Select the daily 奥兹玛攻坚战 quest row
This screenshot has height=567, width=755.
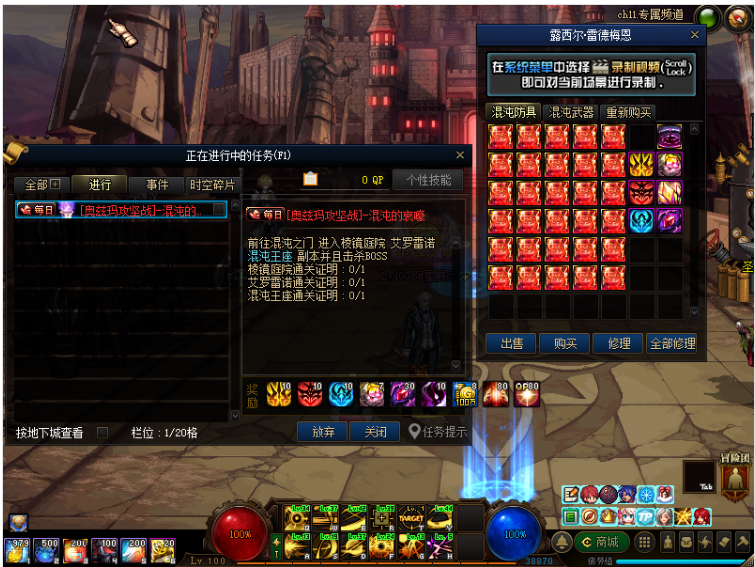pos(122,210)
